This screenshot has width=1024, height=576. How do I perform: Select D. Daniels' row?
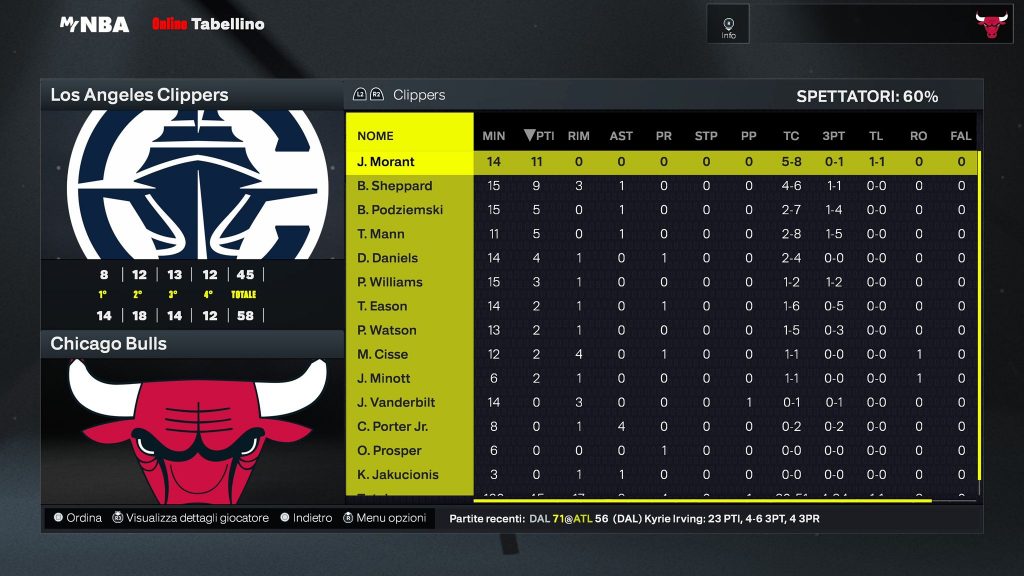[386, 258]
